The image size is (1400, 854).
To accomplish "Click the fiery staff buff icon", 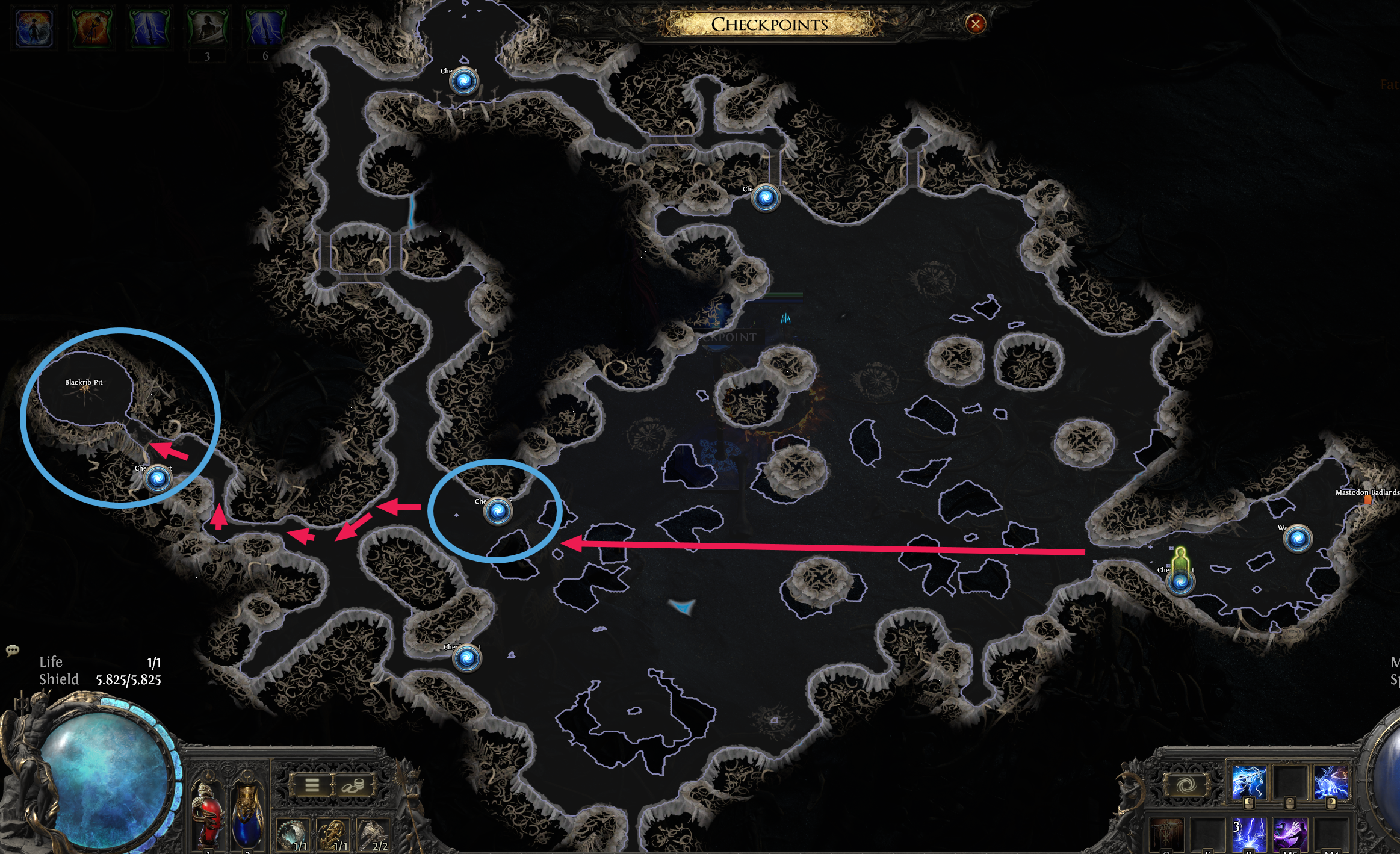I will click(91, 28).
